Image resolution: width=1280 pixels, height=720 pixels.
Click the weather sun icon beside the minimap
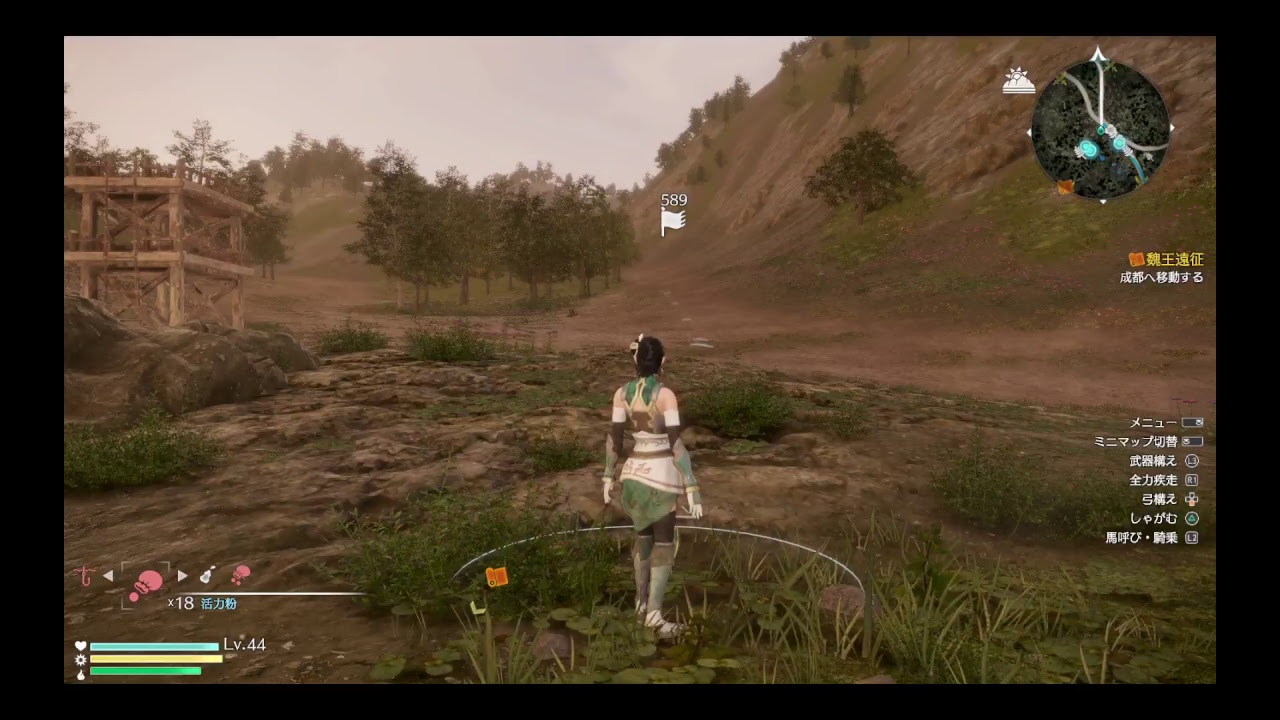1018,80
